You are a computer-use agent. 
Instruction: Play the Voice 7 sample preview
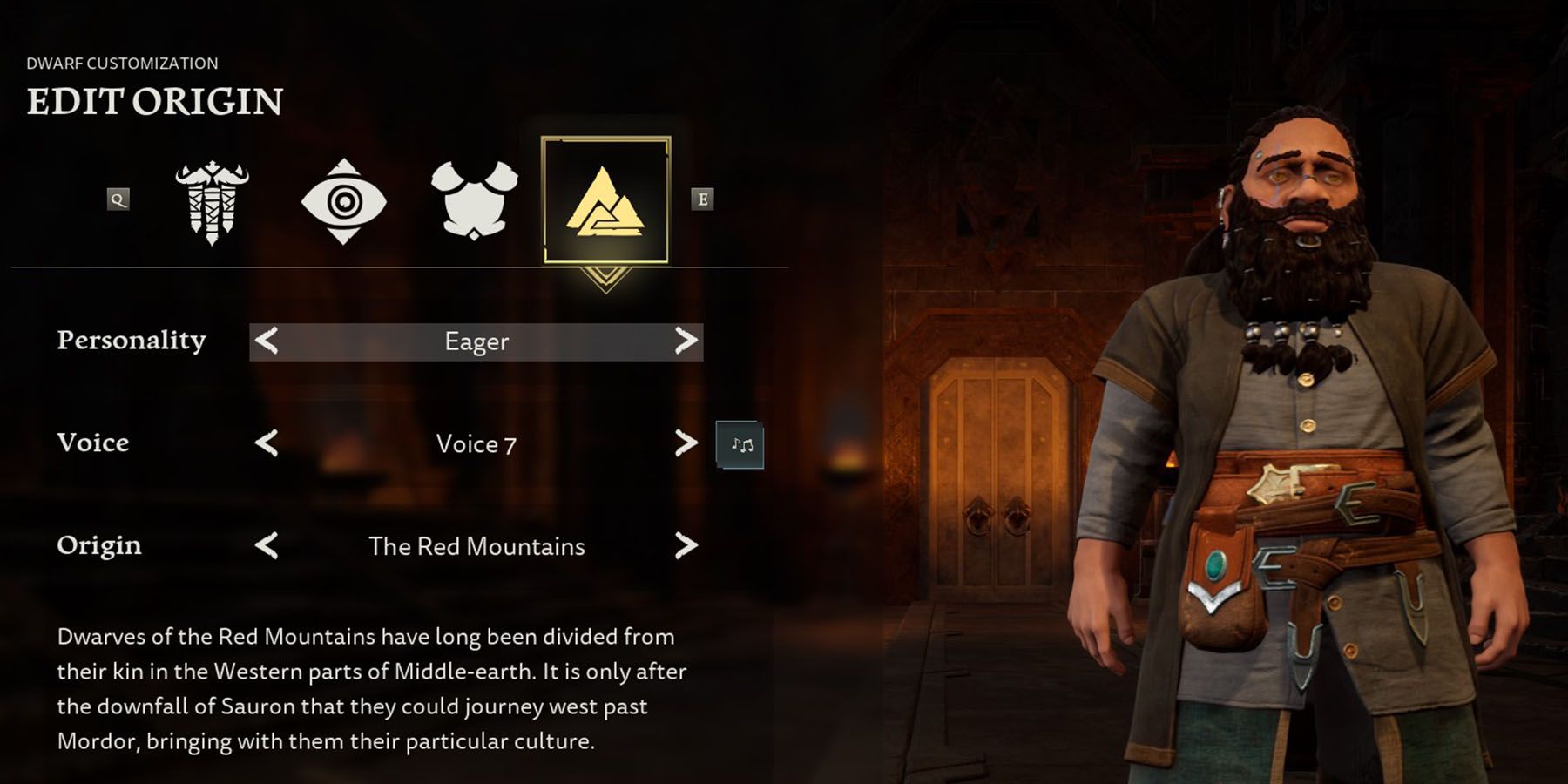pyautogui.click(x=740, y=444)
